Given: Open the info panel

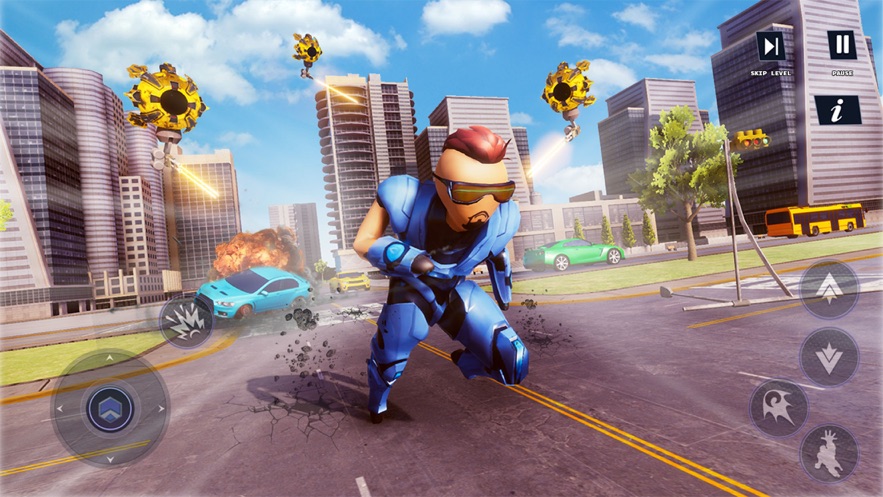Looking at the screenshot, I should point(838,109).
